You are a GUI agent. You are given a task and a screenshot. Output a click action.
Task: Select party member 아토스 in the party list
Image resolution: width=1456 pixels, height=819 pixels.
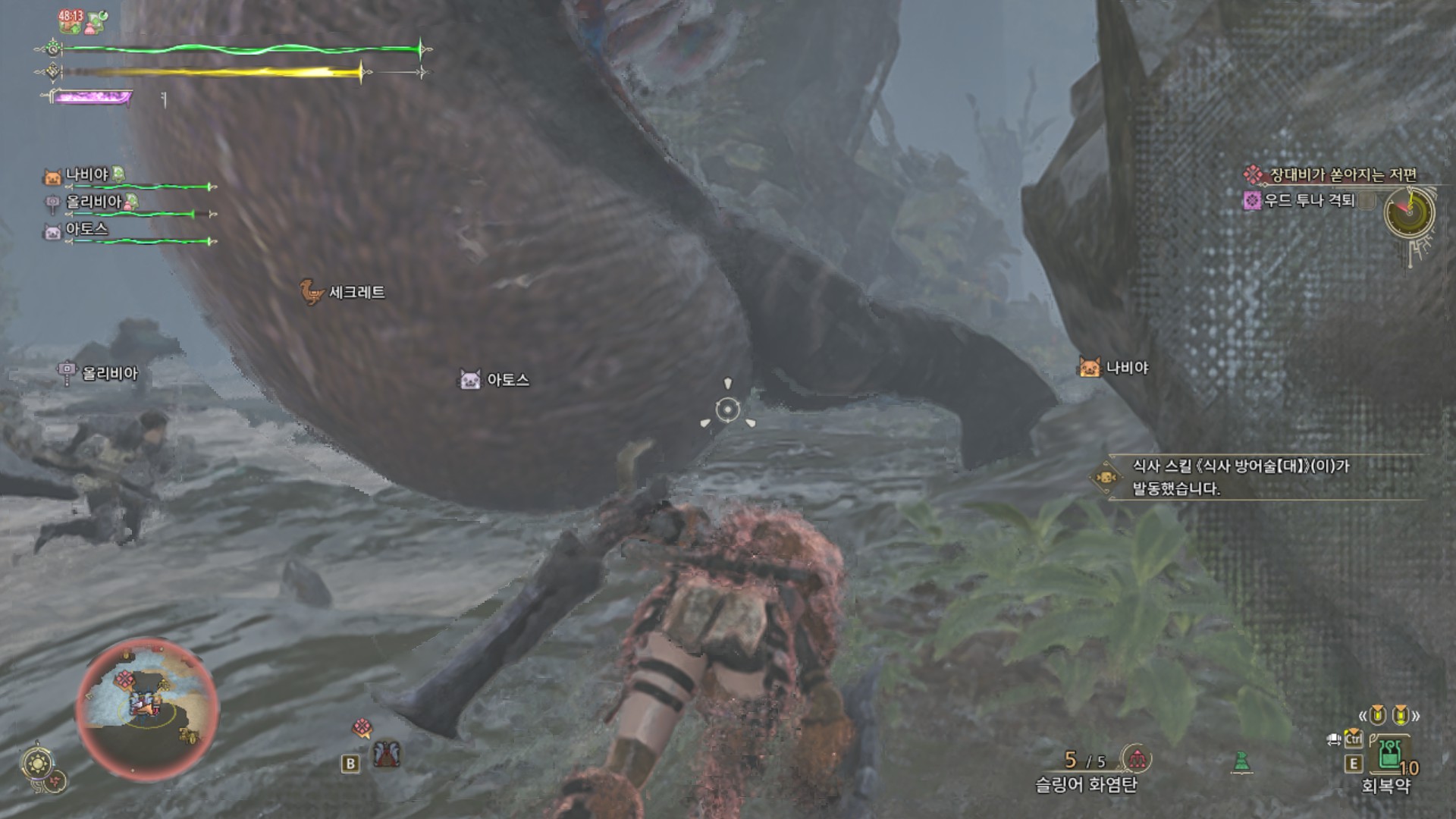coord(86,229)
